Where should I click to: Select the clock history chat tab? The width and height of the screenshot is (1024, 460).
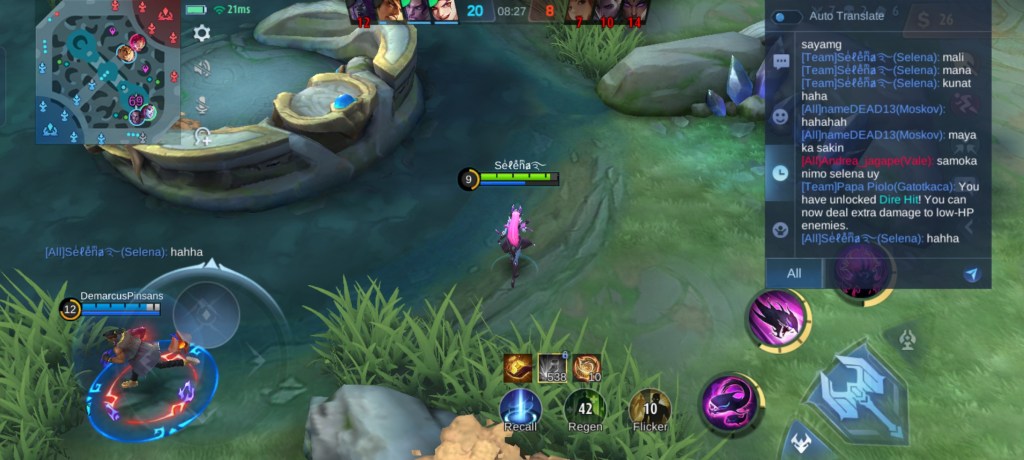(x=781, y=173)
